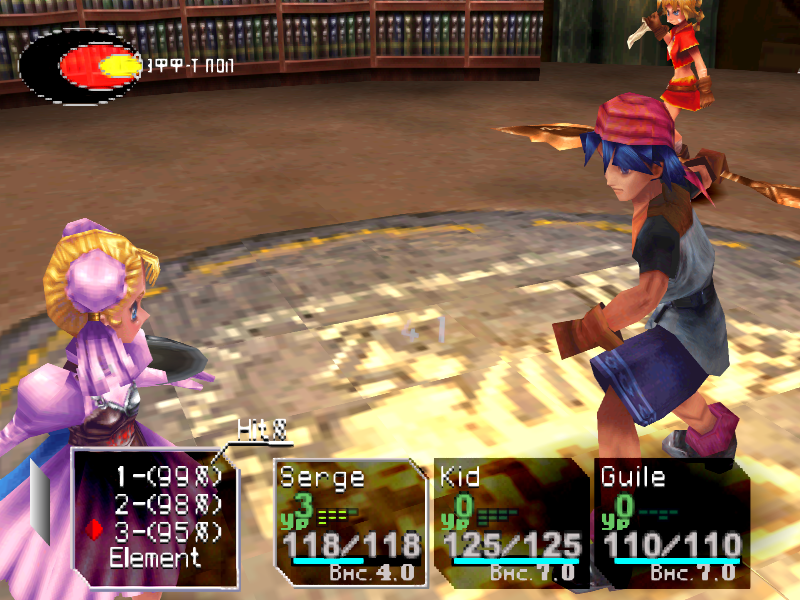
Task: Select Serge's party status panel
Action: (x=350, y=522)
